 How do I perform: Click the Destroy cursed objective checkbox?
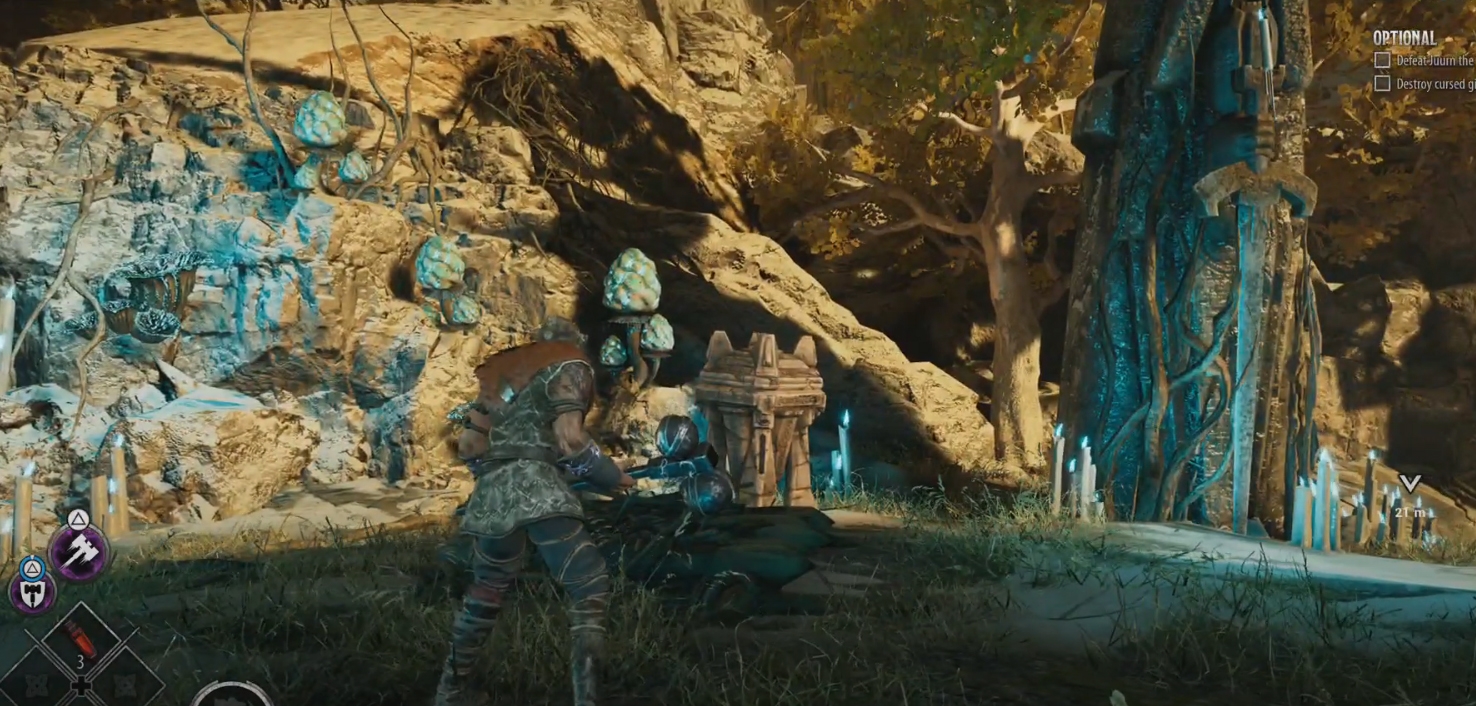tap(1382, 84)
